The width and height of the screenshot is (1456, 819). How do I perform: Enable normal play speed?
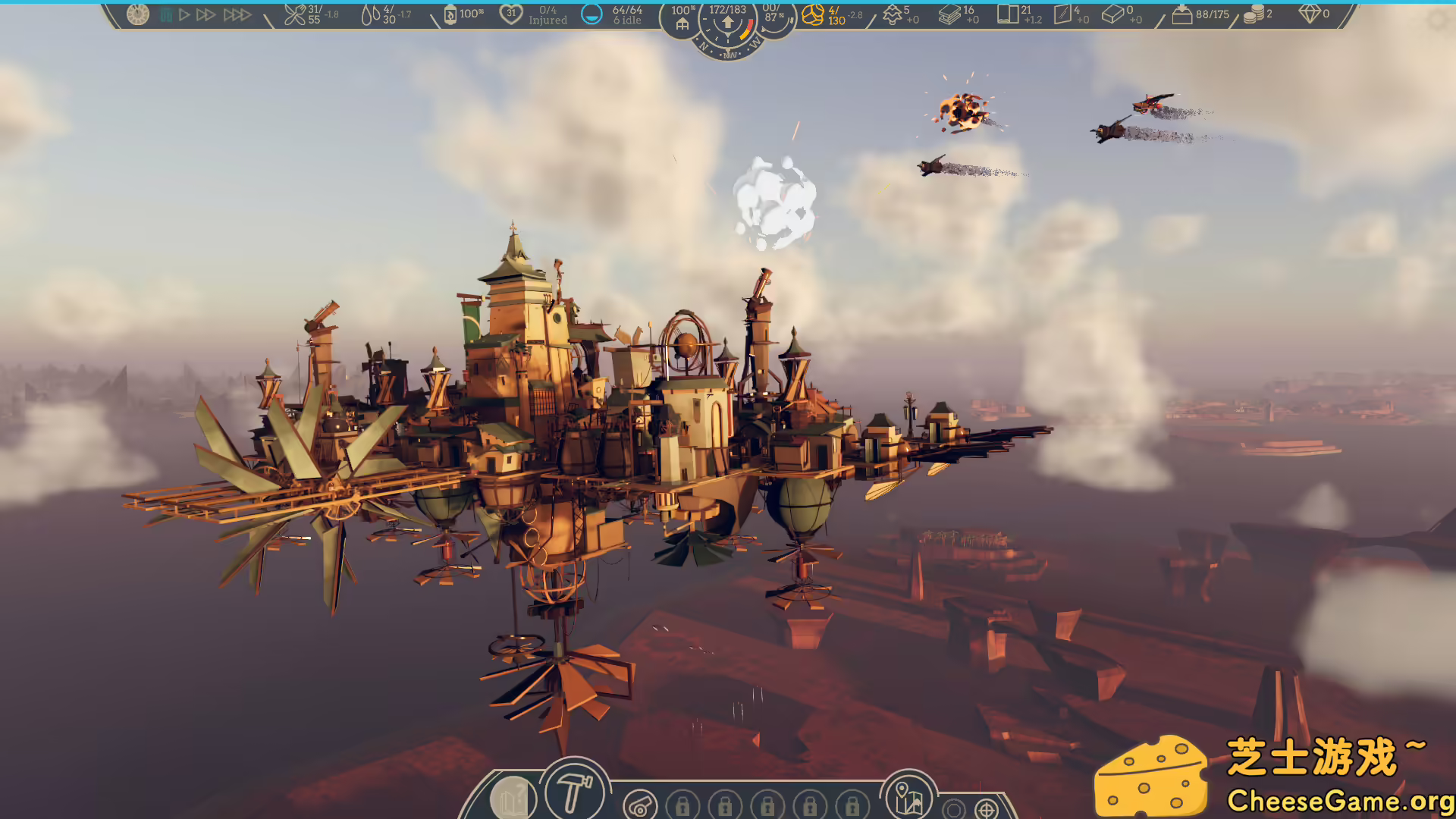[184, 13]
